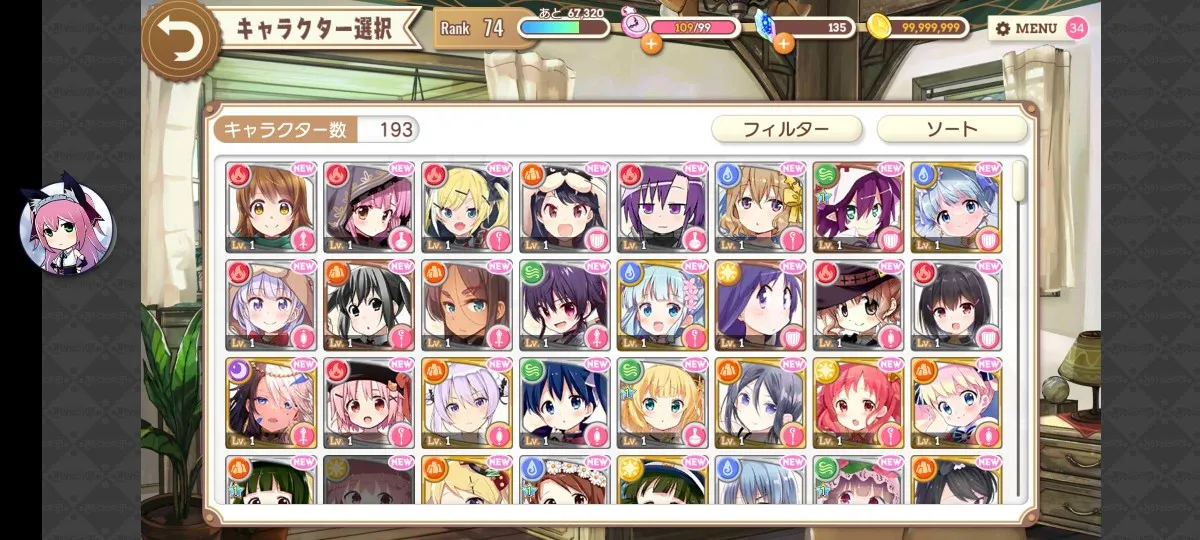Viewport: 1200px width, 540px height.
Task: Choose the character in brown fedora hat
Action: tap(858, 305)
